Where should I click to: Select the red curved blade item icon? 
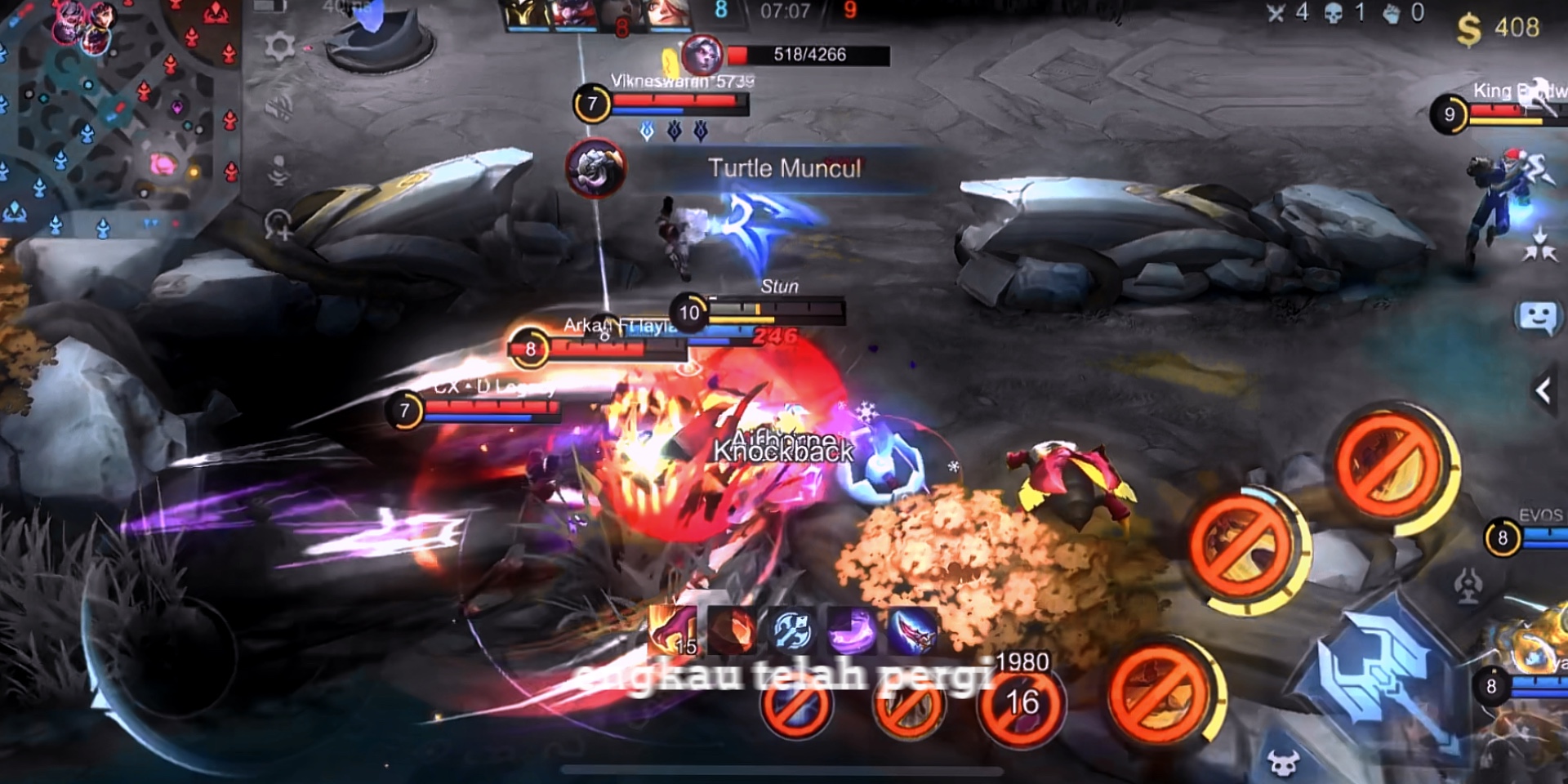click(912, 630)
